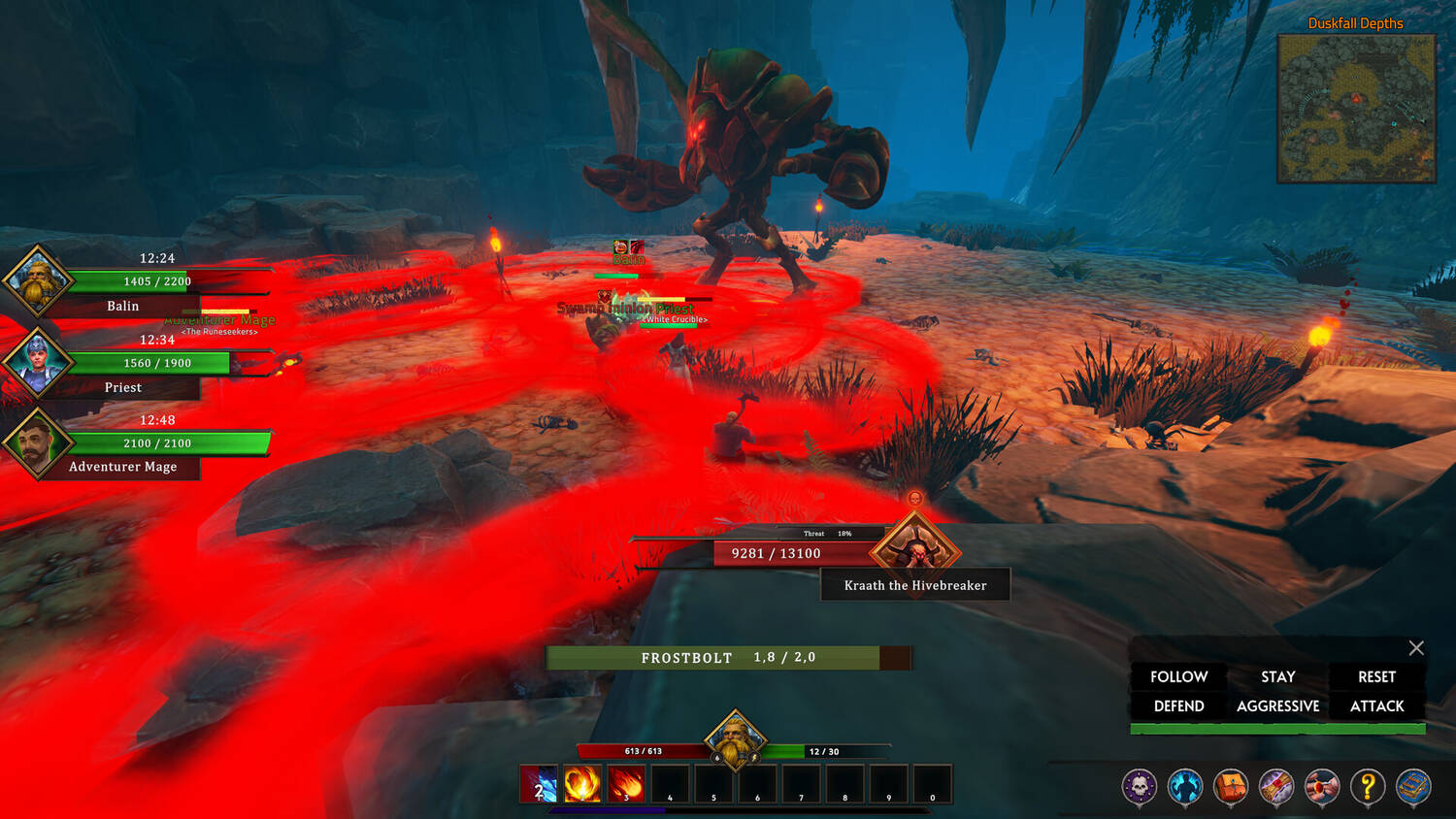
Task: Open the skull menu icon
Action: coord(1140,787)
